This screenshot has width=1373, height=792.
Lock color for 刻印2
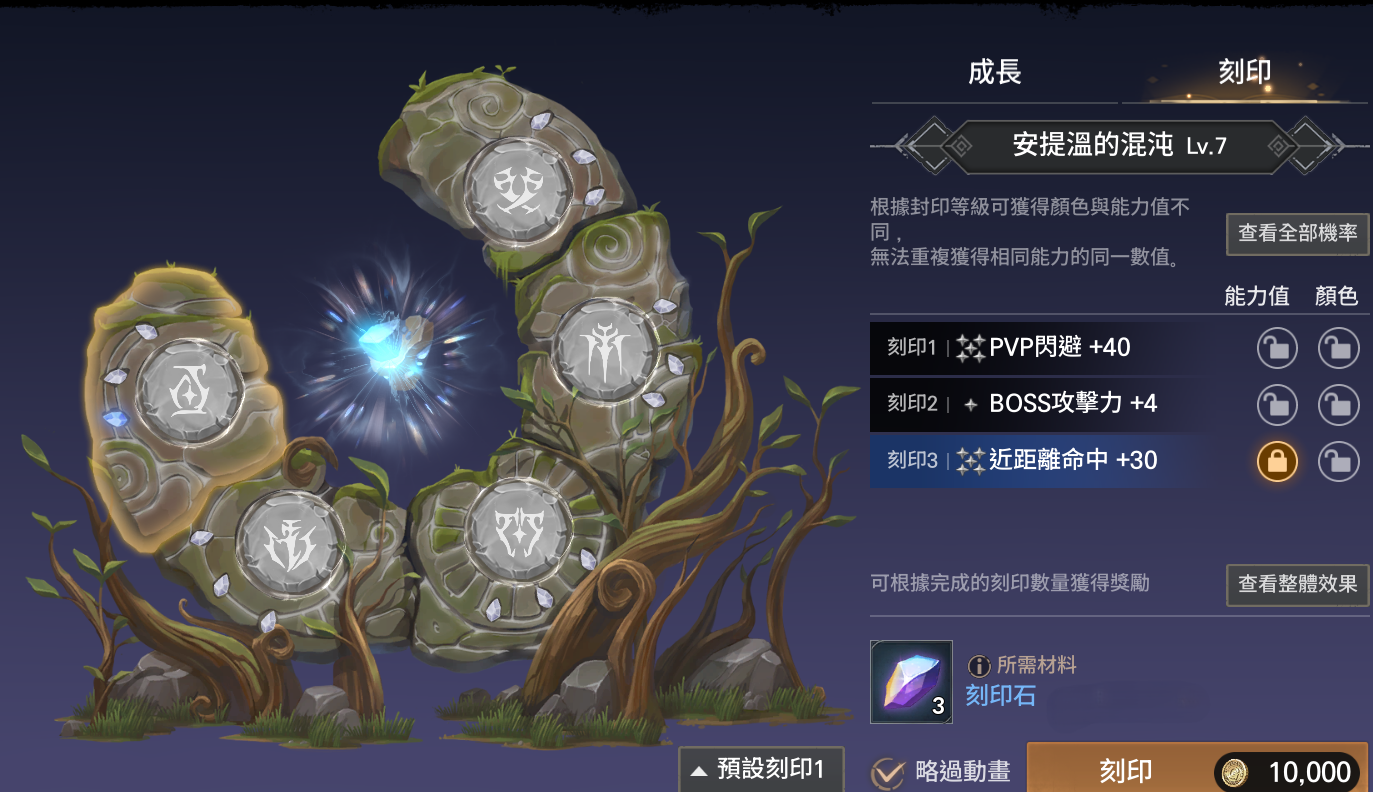click(1338, 405)
